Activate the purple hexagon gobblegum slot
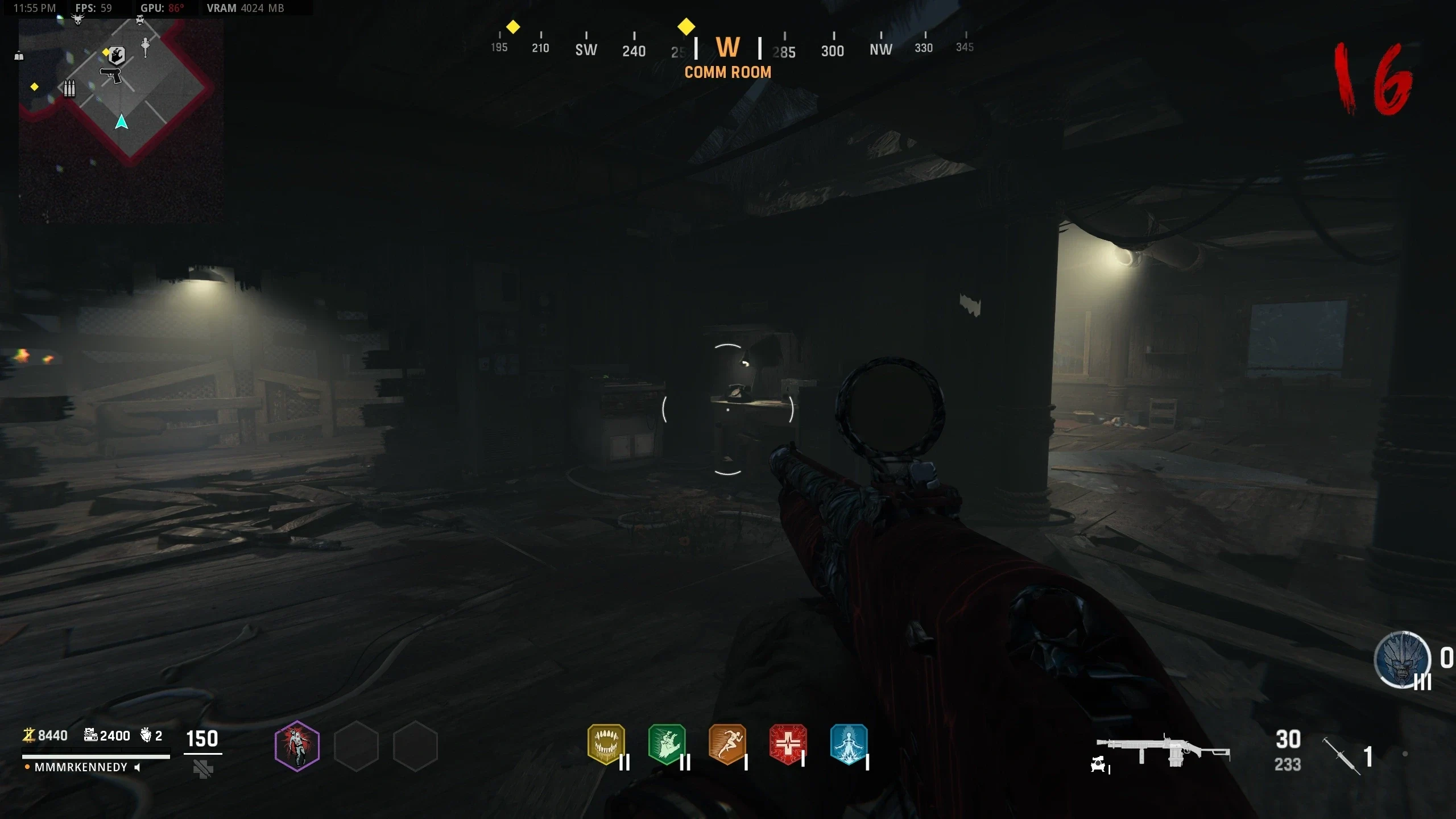 coord(297,746)
